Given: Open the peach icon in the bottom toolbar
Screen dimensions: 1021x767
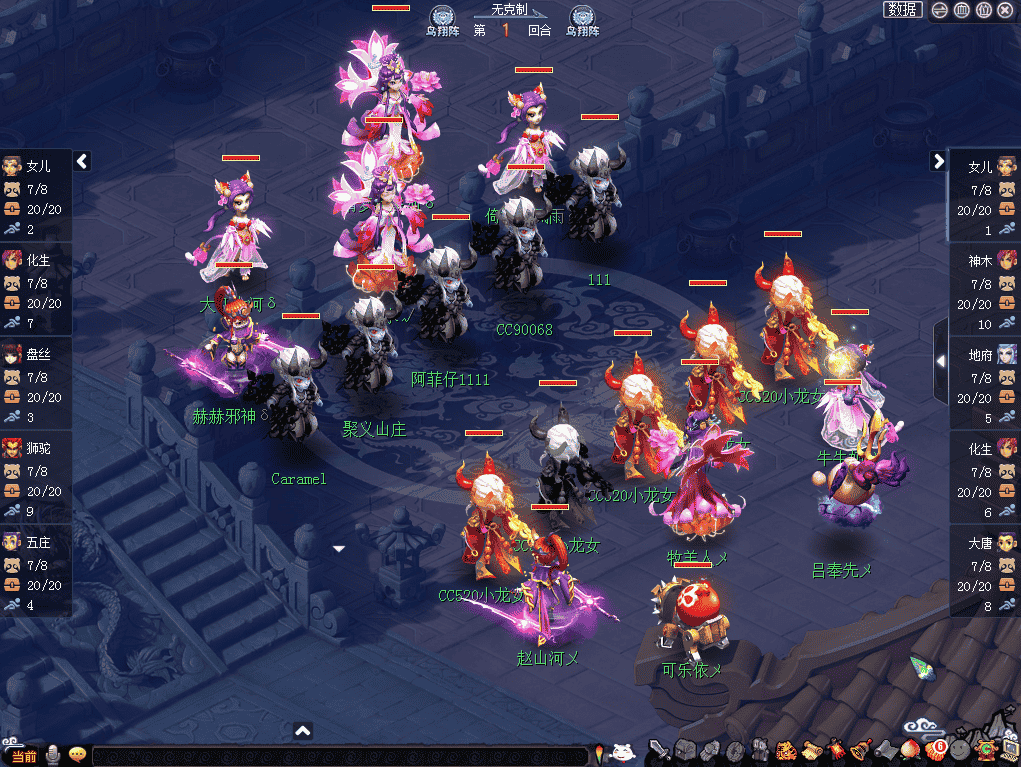Looking at the screenshot, I should [911, 749].
